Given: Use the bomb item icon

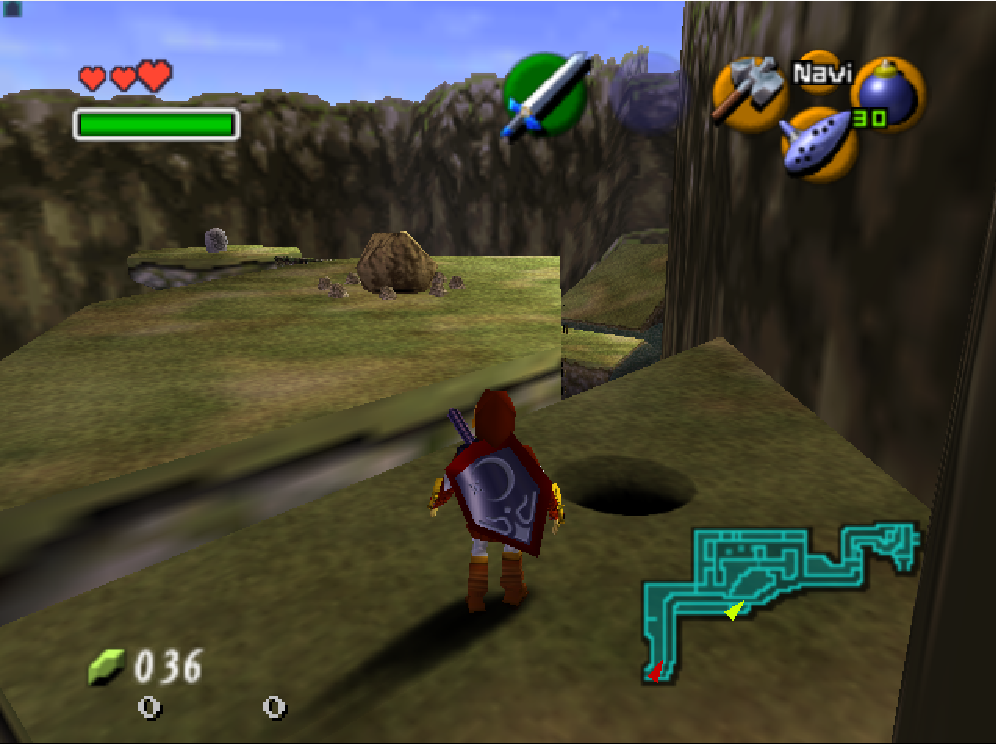Looking at the screenshot, I should (x=887, y=93).
